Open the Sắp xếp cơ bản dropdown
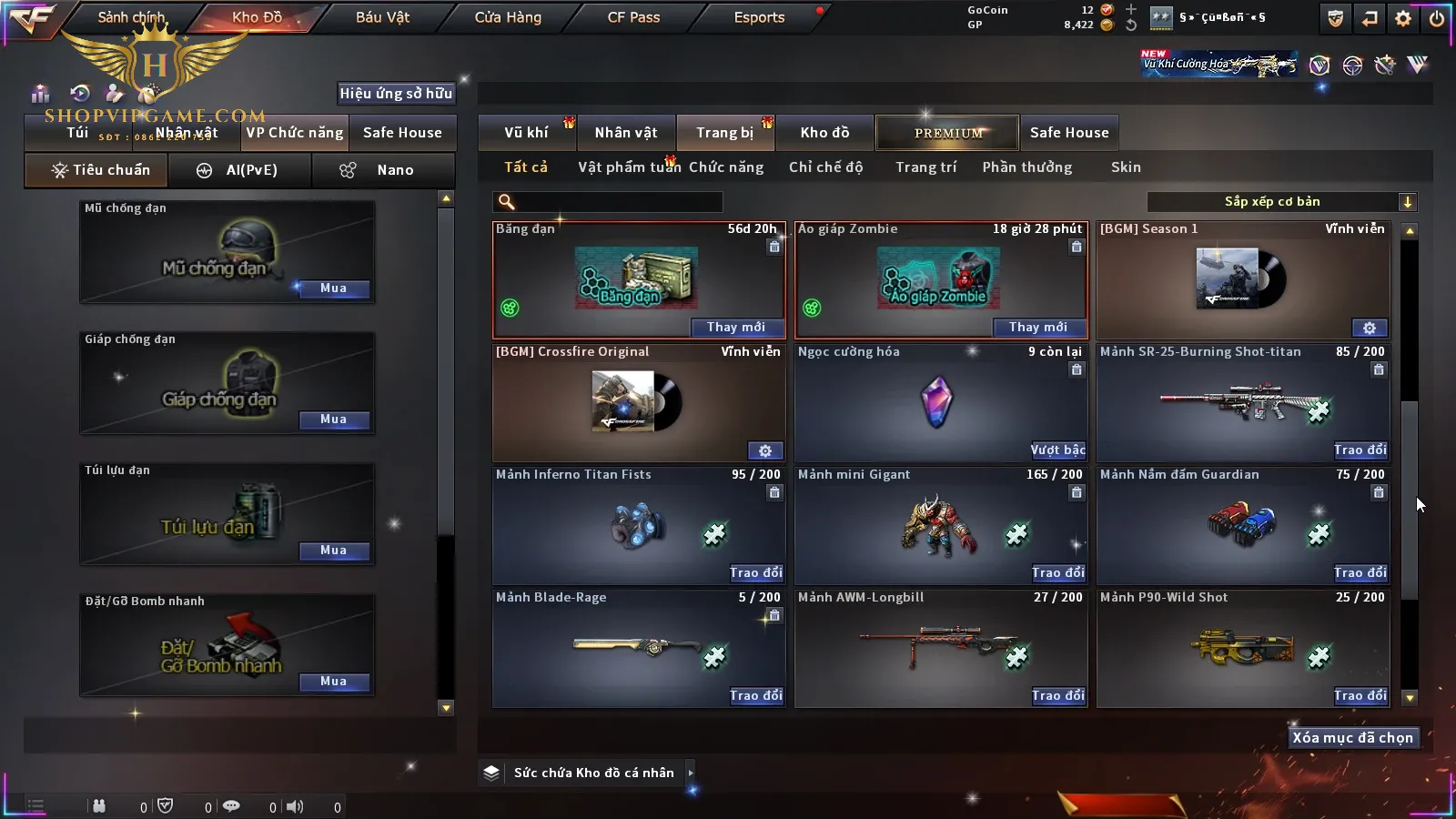This screenshot has height=819, width=1456. (1282, 202)
